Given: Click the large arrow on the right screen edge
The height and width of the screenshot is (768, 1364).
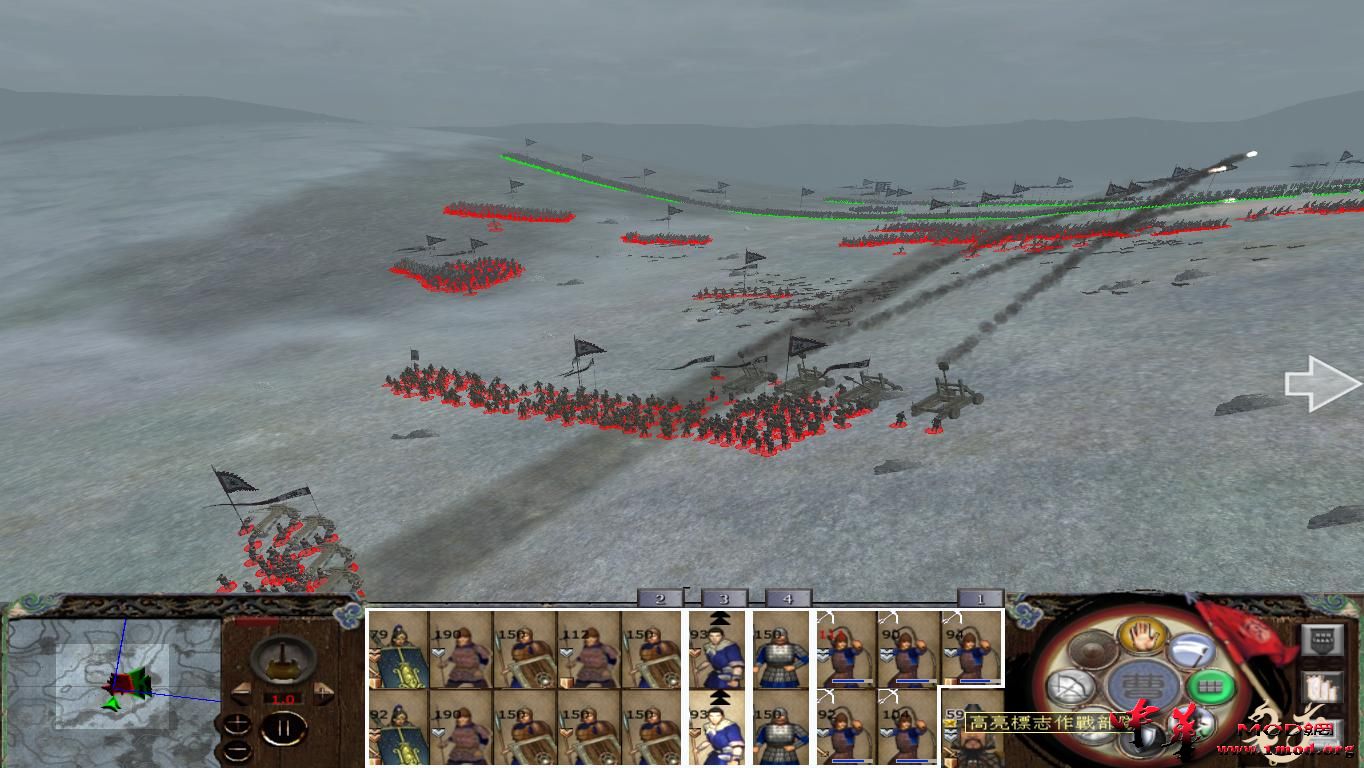Looking at the screenshot, I should pyautogui.click(x=1318, y=381).
